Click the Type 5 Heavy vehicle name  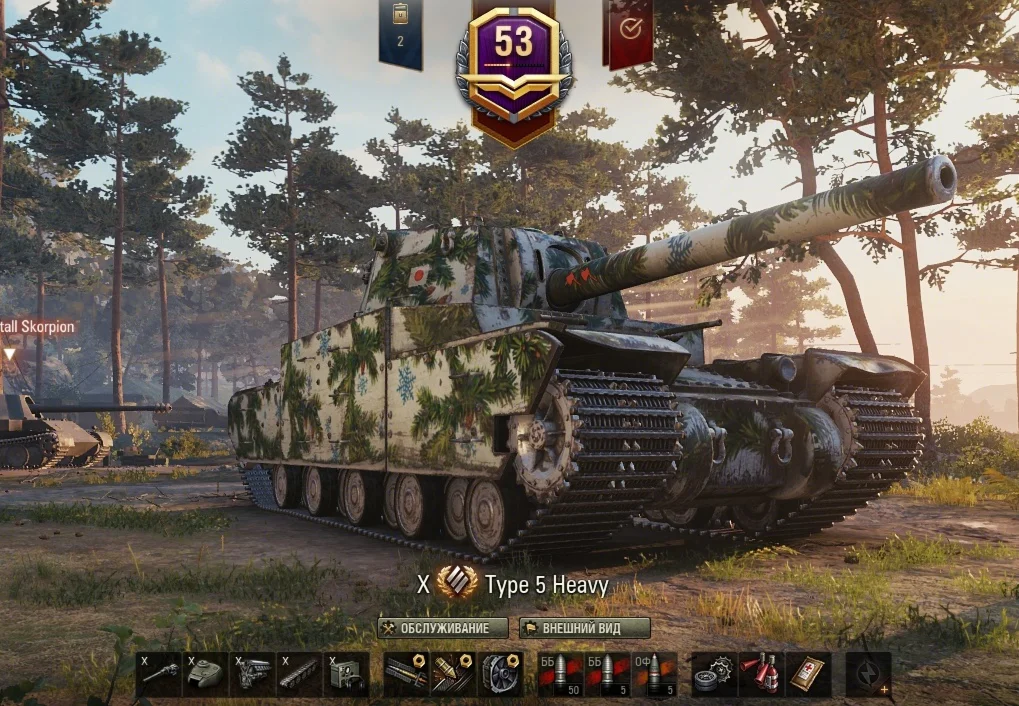546,585
